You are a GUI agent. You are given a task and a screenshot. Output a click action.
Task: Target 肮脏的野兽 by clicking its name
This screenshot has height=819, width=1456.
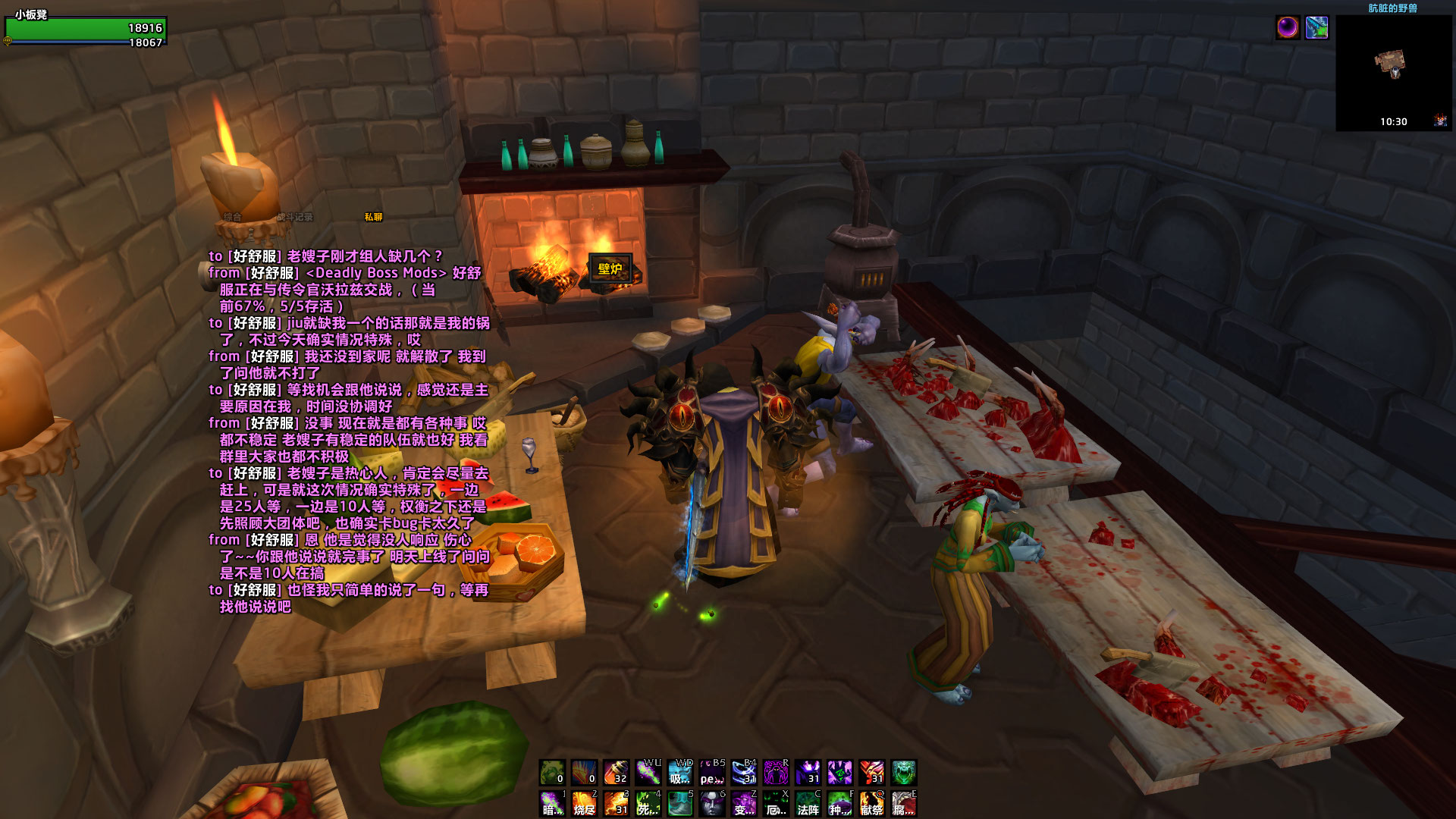tap(1394, 7)
